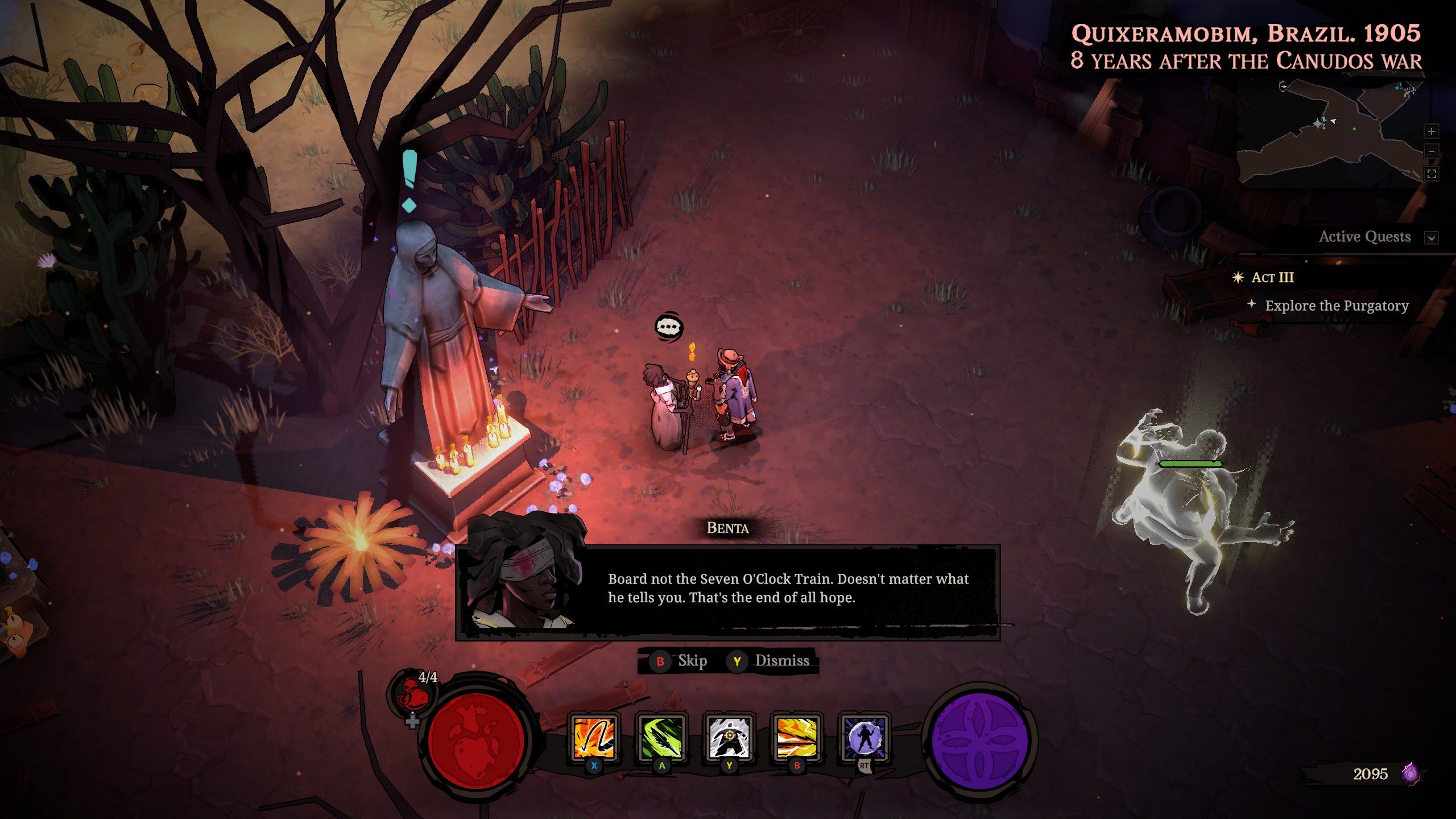This screenshot has height=819, width=1456.
Task: Skip the dialogue with the Skip button
Action: (692, 661)
